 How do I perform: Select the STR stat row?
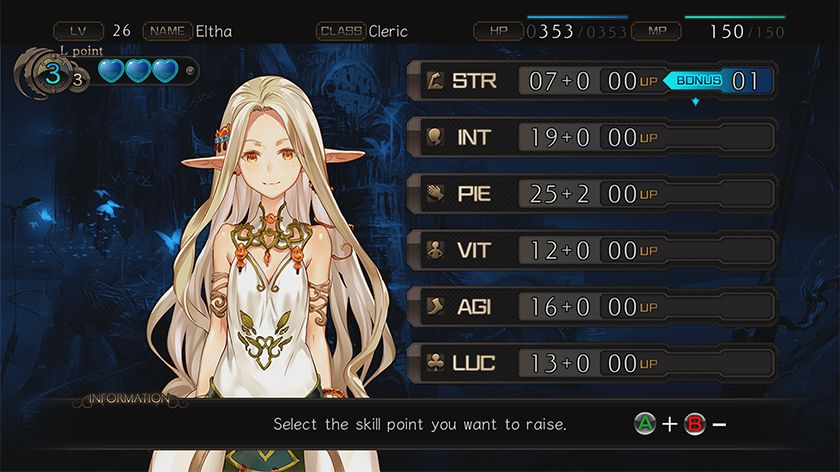coord(592,81)
